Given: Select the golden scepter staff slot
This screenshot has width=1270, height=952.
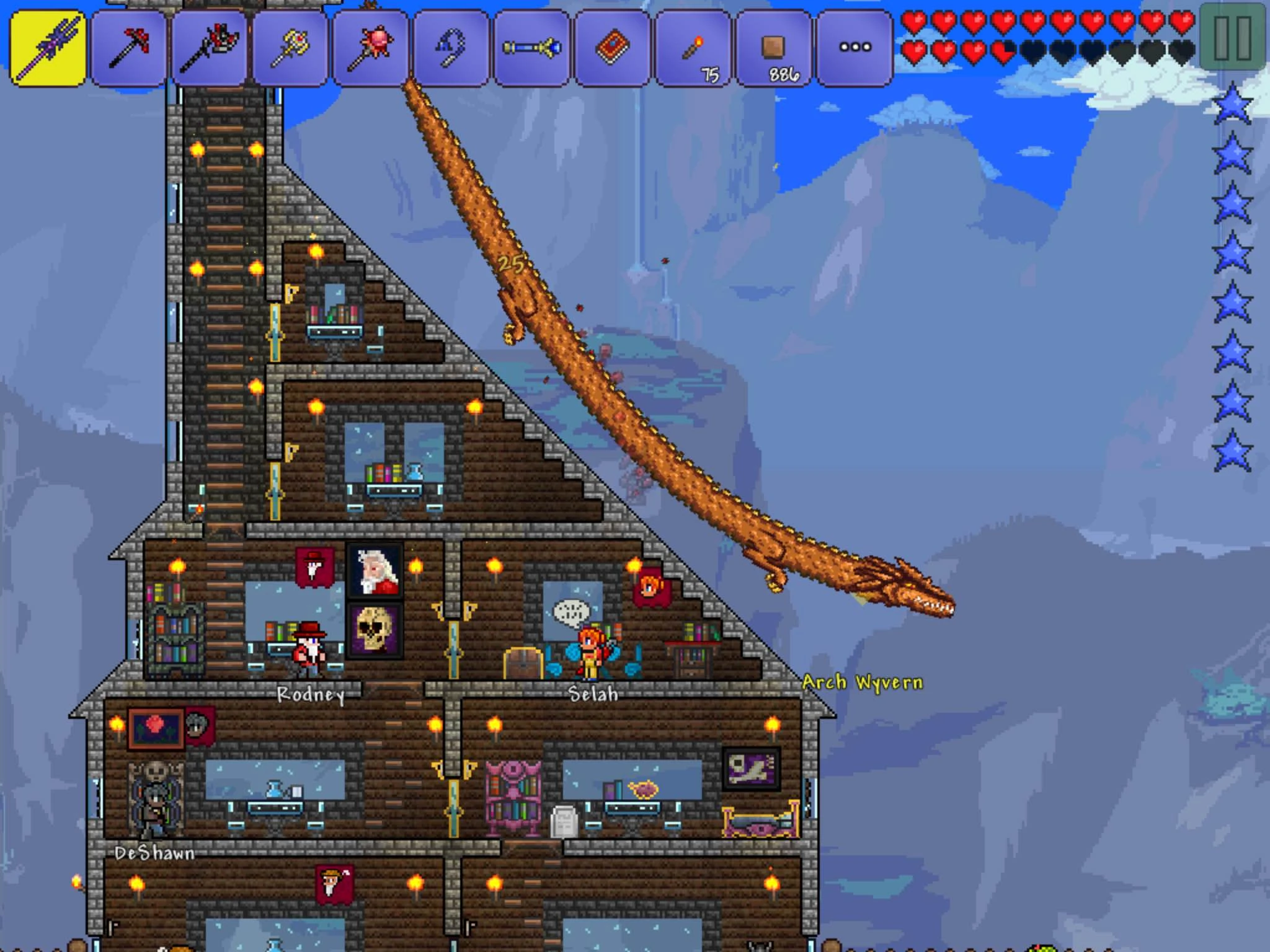Looking at the screenshot, I should (290, 47).
